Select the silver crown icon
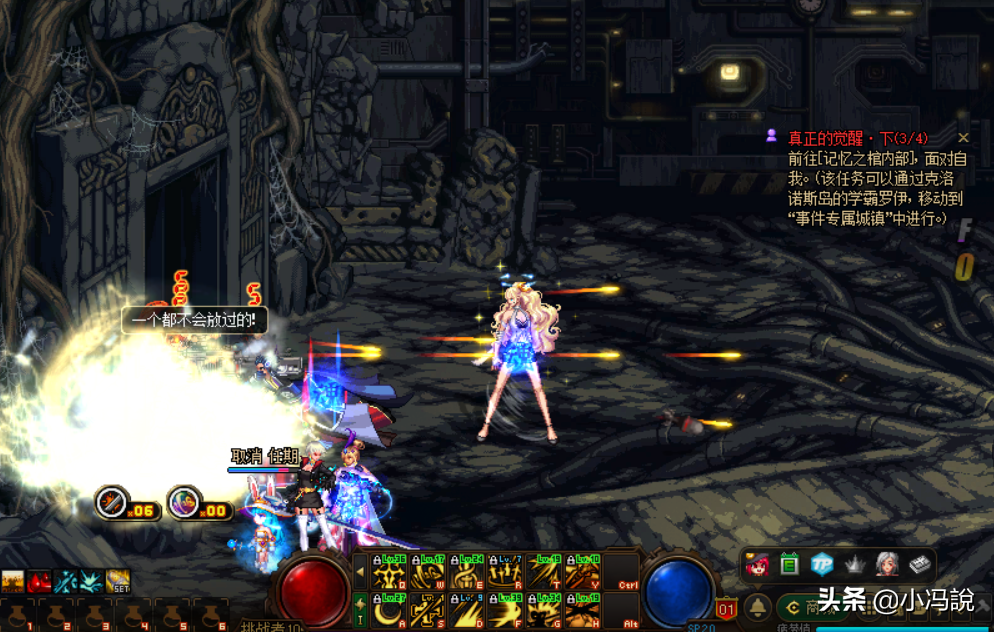Viewport: 994px width, 632px height. pos(854,564)
